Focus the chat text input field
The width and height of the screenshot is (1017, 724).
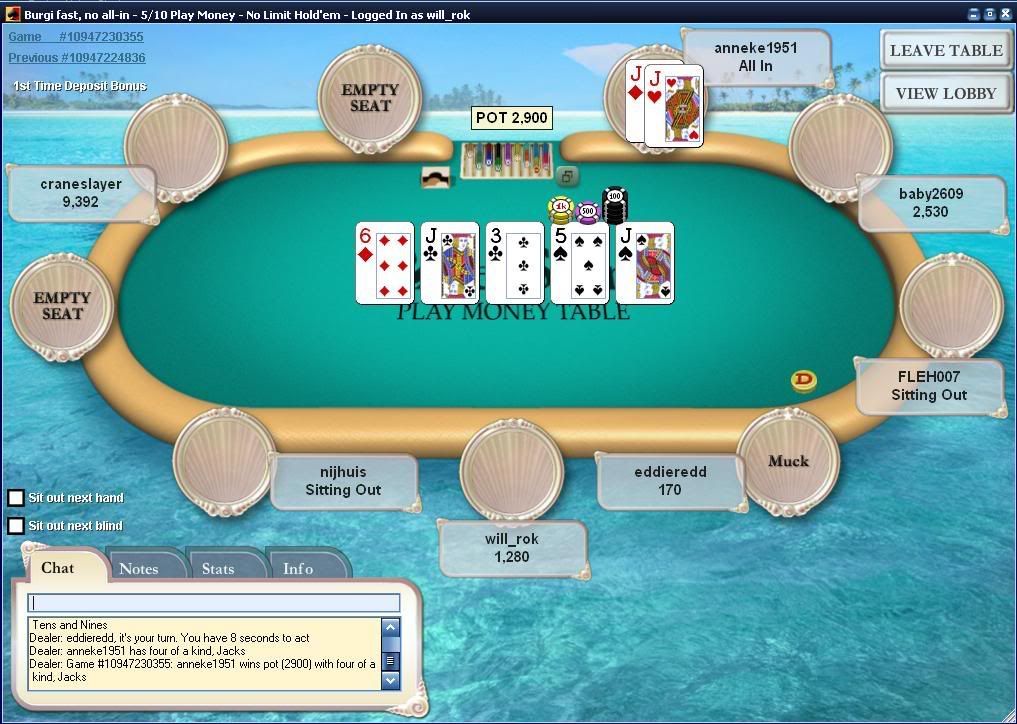point(214,603)
